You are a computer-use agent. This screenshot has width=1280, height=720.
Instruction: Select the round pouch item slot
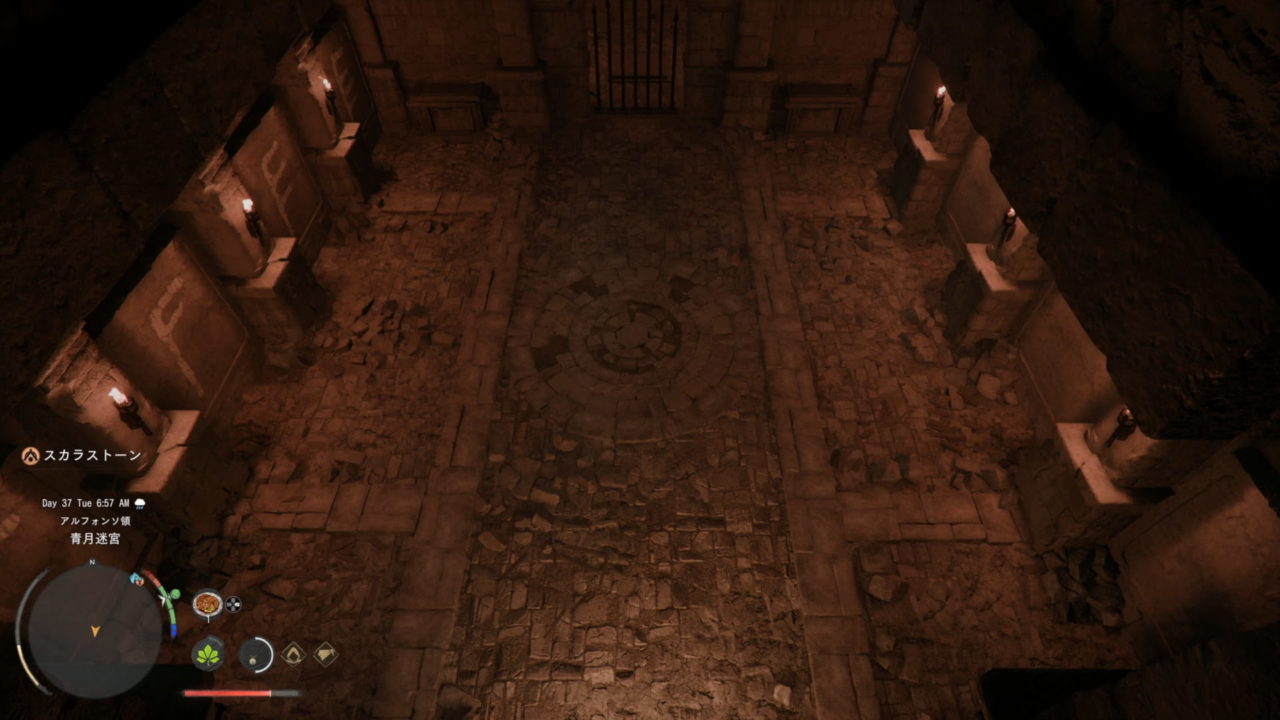pyautogui.click(x=256, y=654)
